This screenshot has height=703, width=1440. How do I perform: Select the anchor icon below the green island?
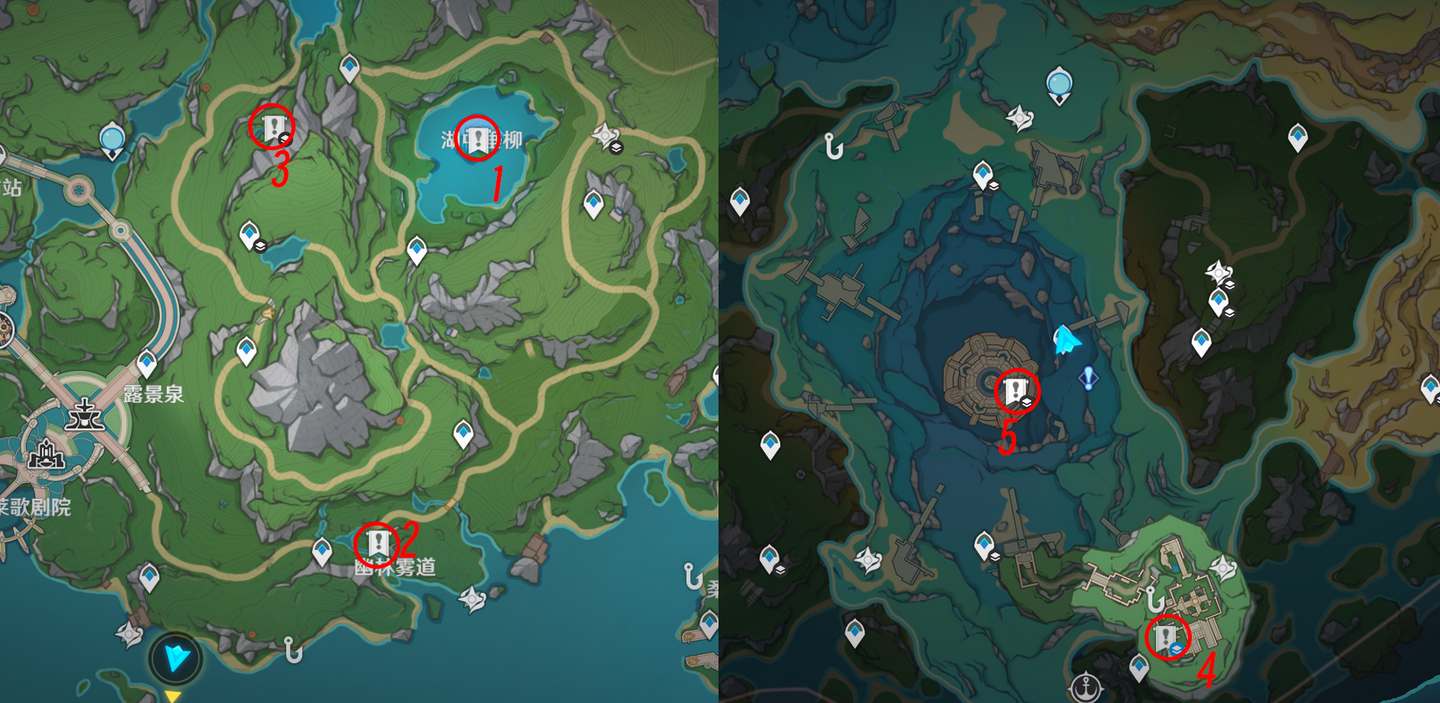1084,687
